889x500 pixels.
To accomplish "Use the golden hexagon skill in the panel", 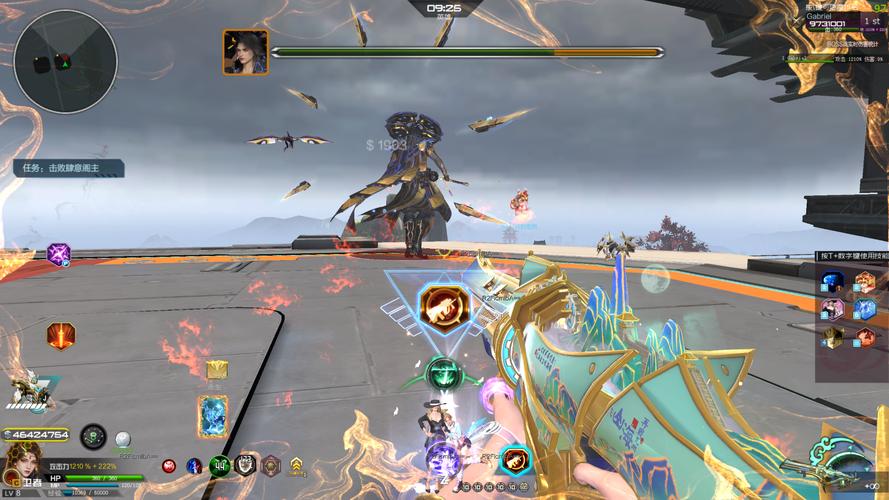I will (834, 336).
